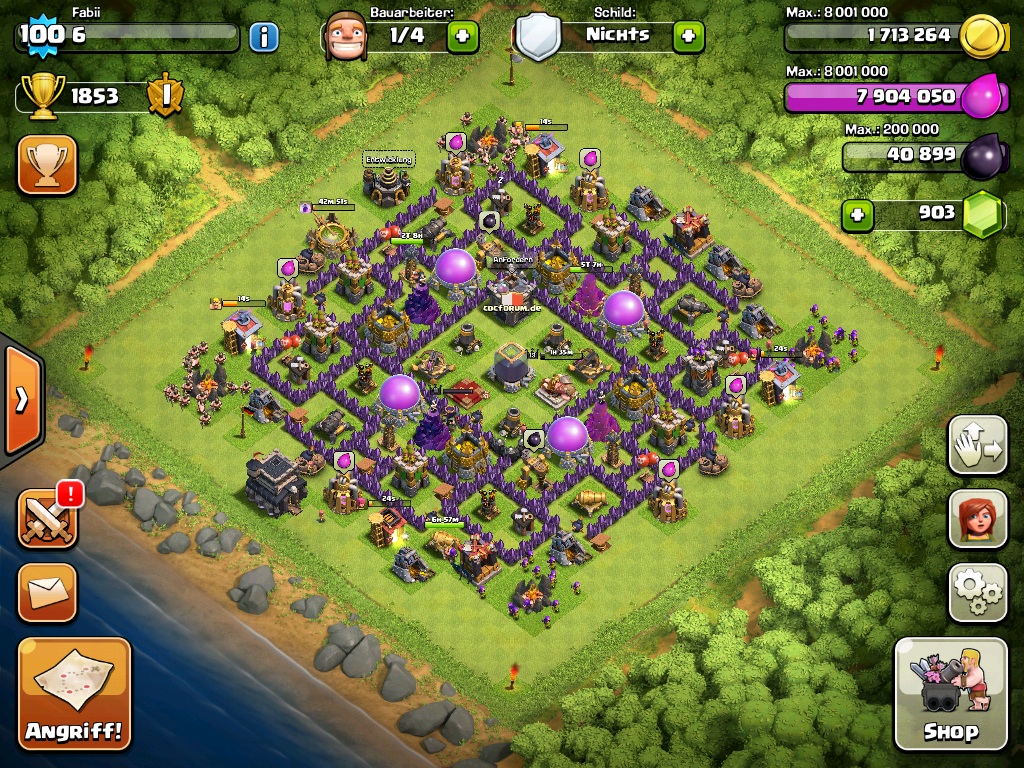Expand the orange side arrow panel
The width and height of the screenshot is (1024, 768).
tap(21, 400)
